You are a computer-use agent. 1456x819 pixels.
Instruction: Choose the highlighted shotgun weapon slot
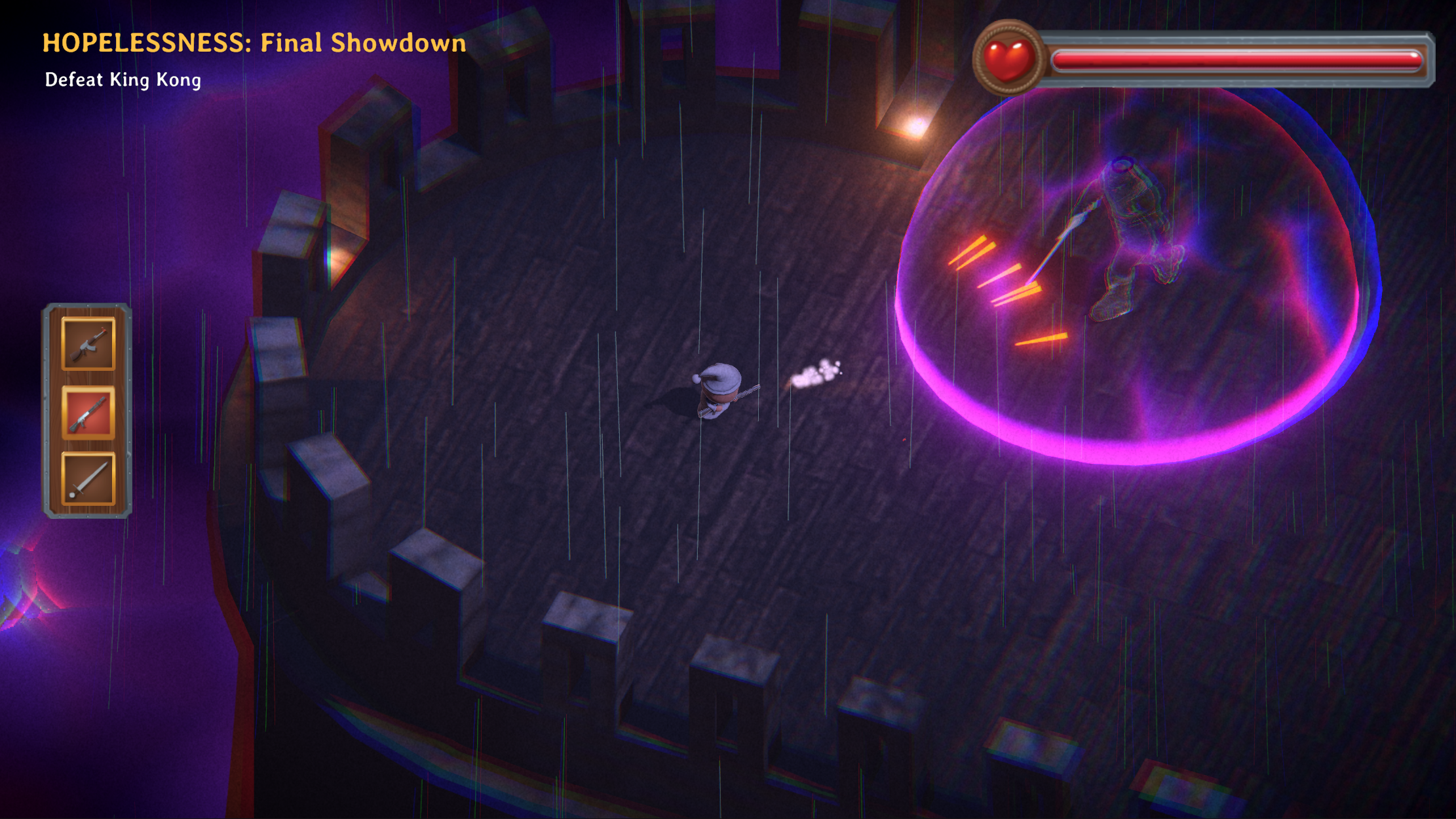coord(88,412)
